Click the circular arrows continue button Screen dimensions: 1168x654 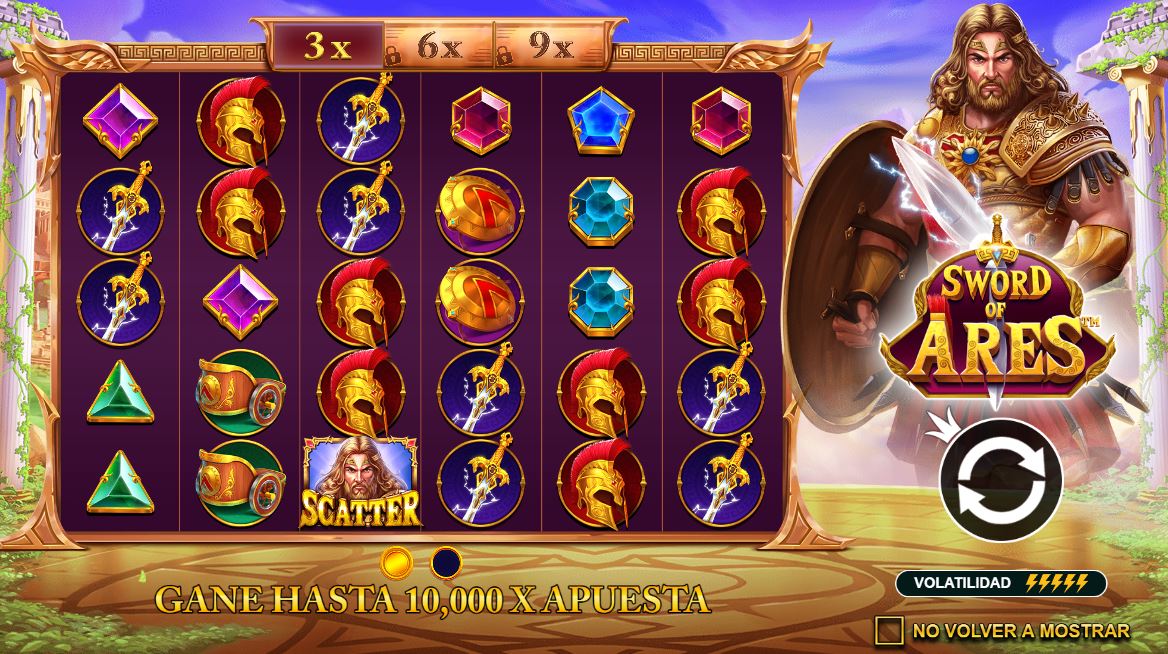1003,481
